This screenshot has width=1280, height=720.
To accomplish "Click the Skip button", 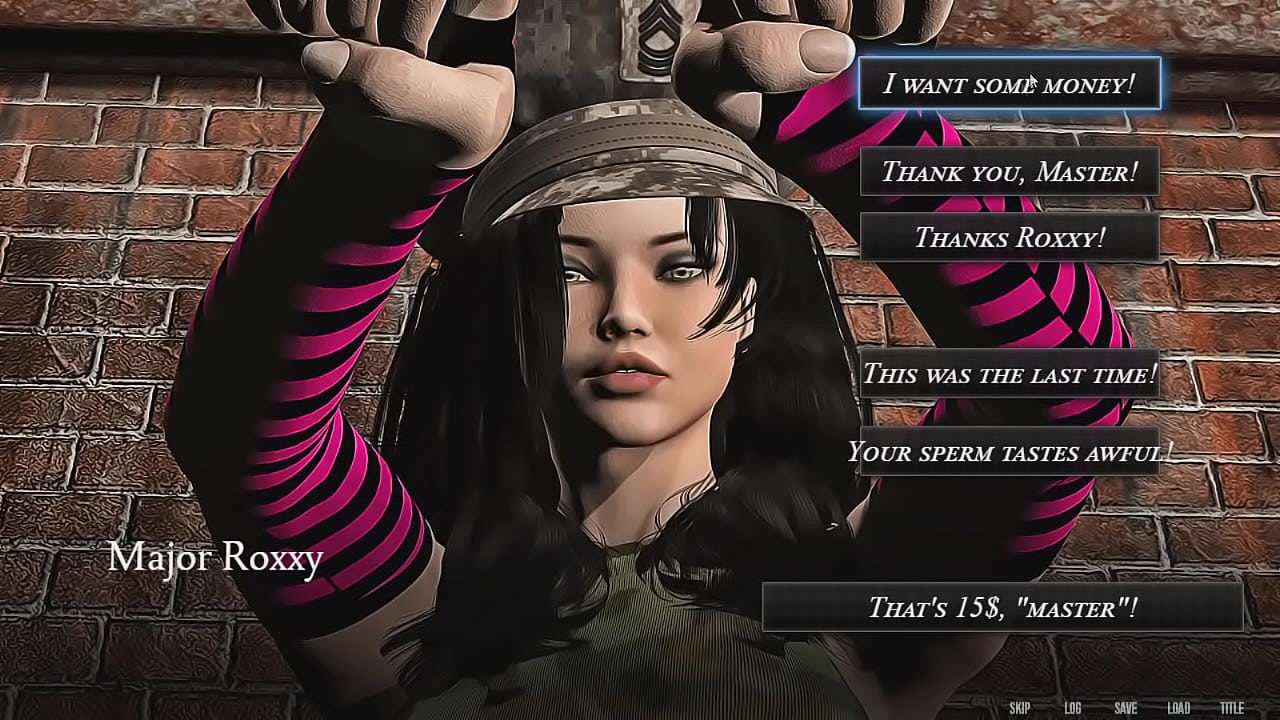I will pyautogui.click(x=1020, y=708).
